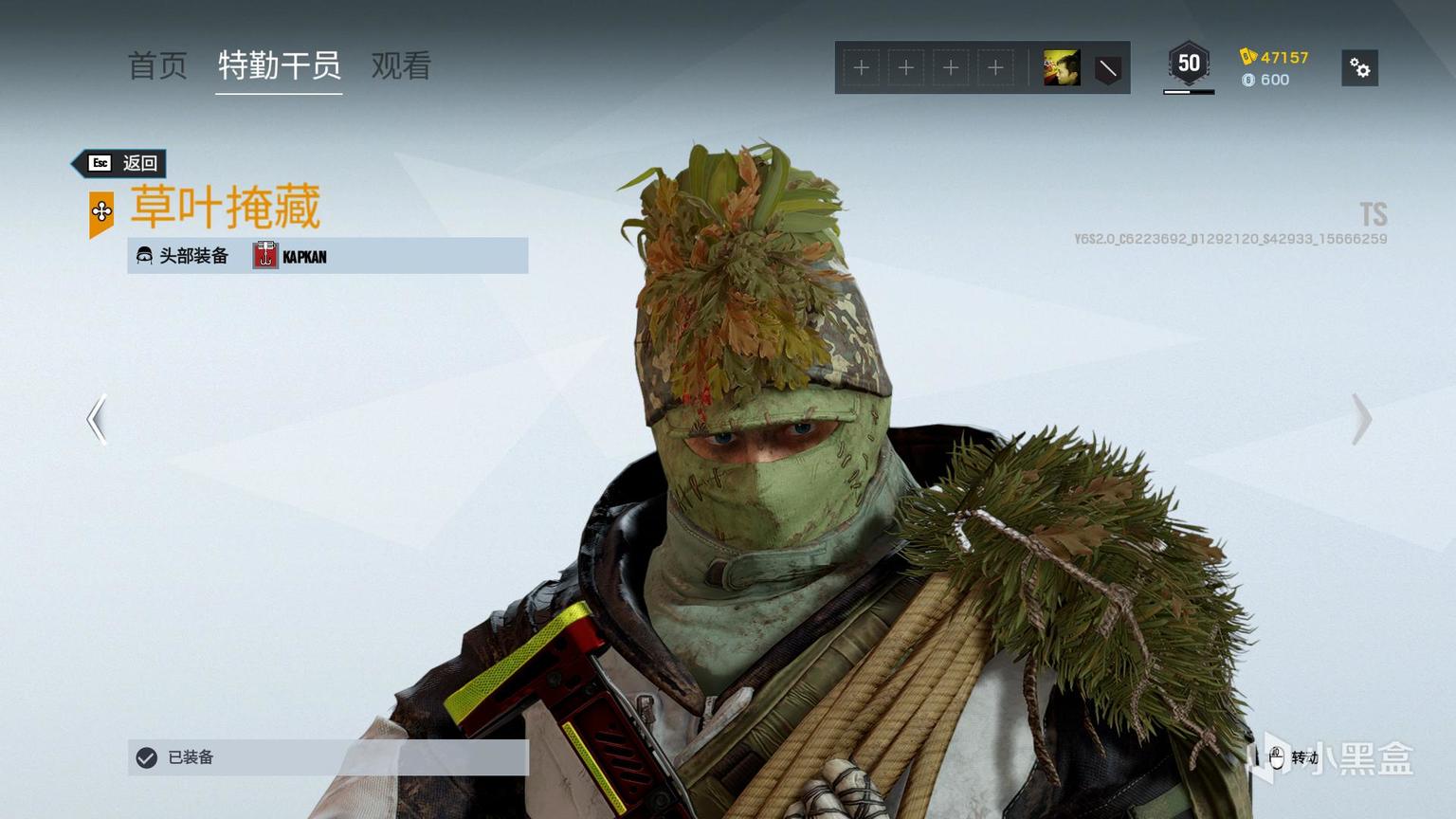Viewport: 1456px width, 819px height.
Task: Show the next headgear with right arrow
Action: pyautogui.click(x=1361, y=419)
